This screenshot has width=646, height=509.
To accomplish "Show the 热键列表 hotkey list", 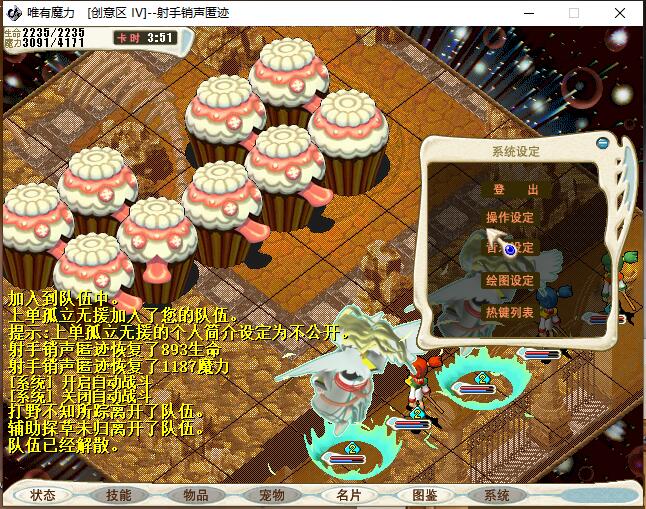I will pyautogui.click(x=509, y=312).
